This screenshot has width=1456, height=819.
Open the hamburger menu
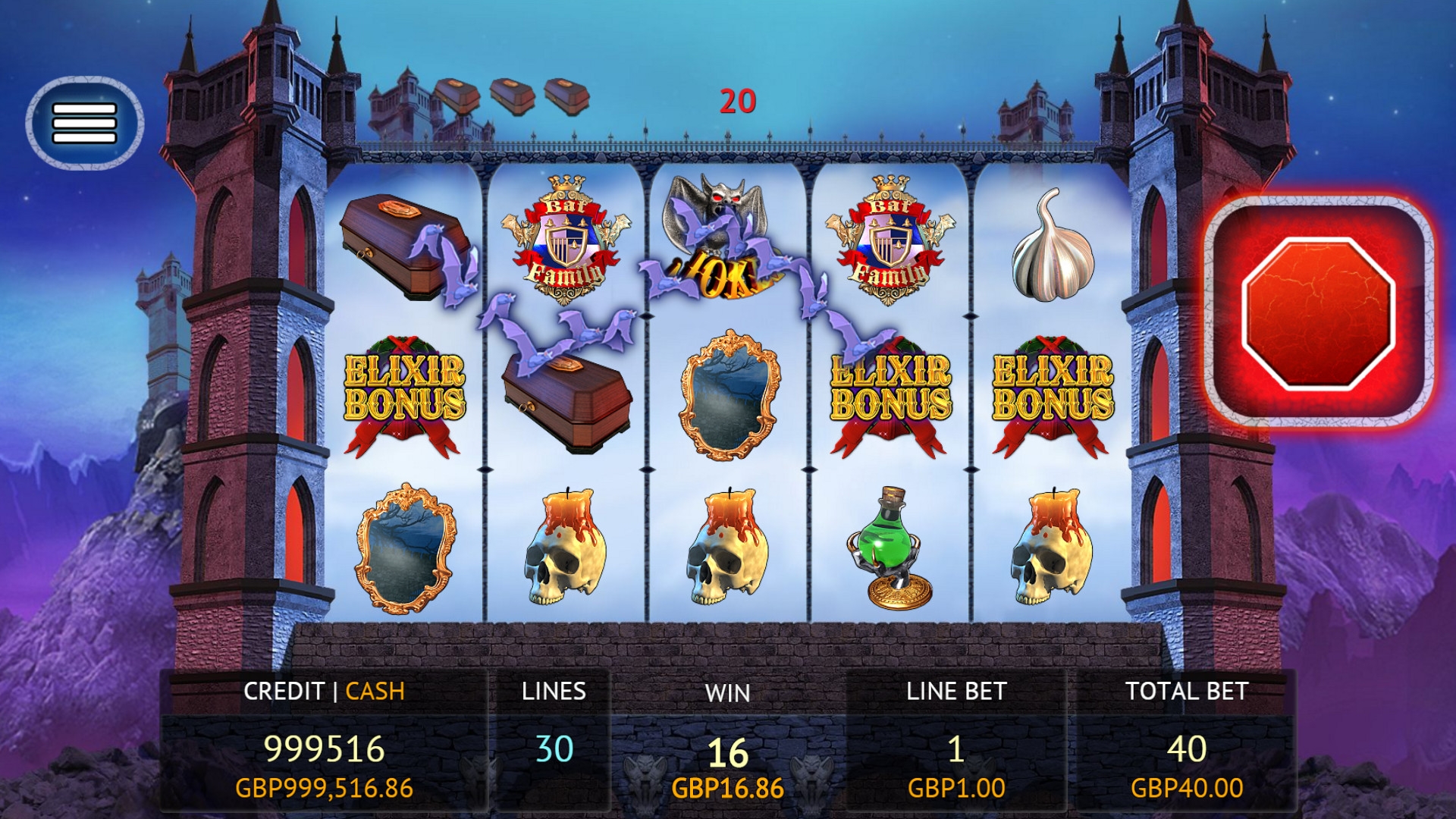click(x=84, y=123)
